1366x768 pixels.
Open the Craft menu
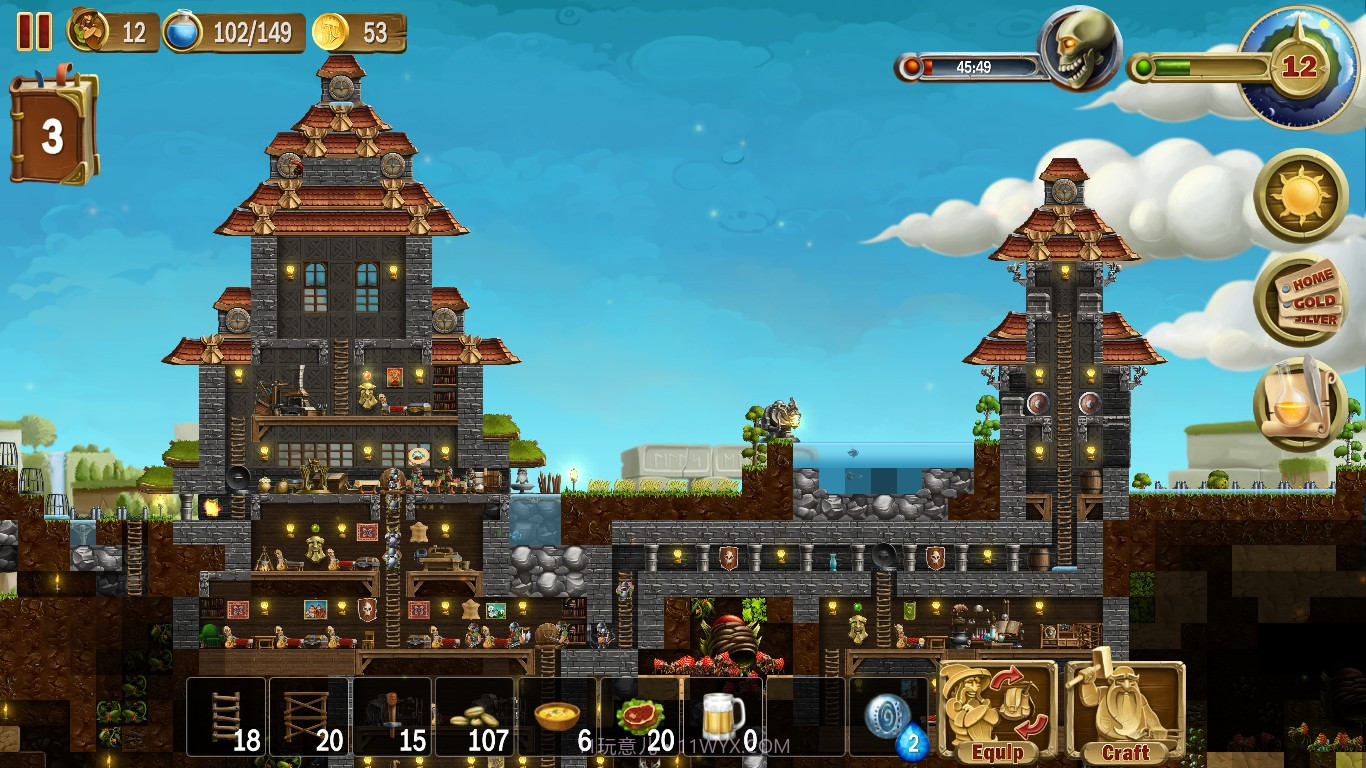[x=1125, y=710]
